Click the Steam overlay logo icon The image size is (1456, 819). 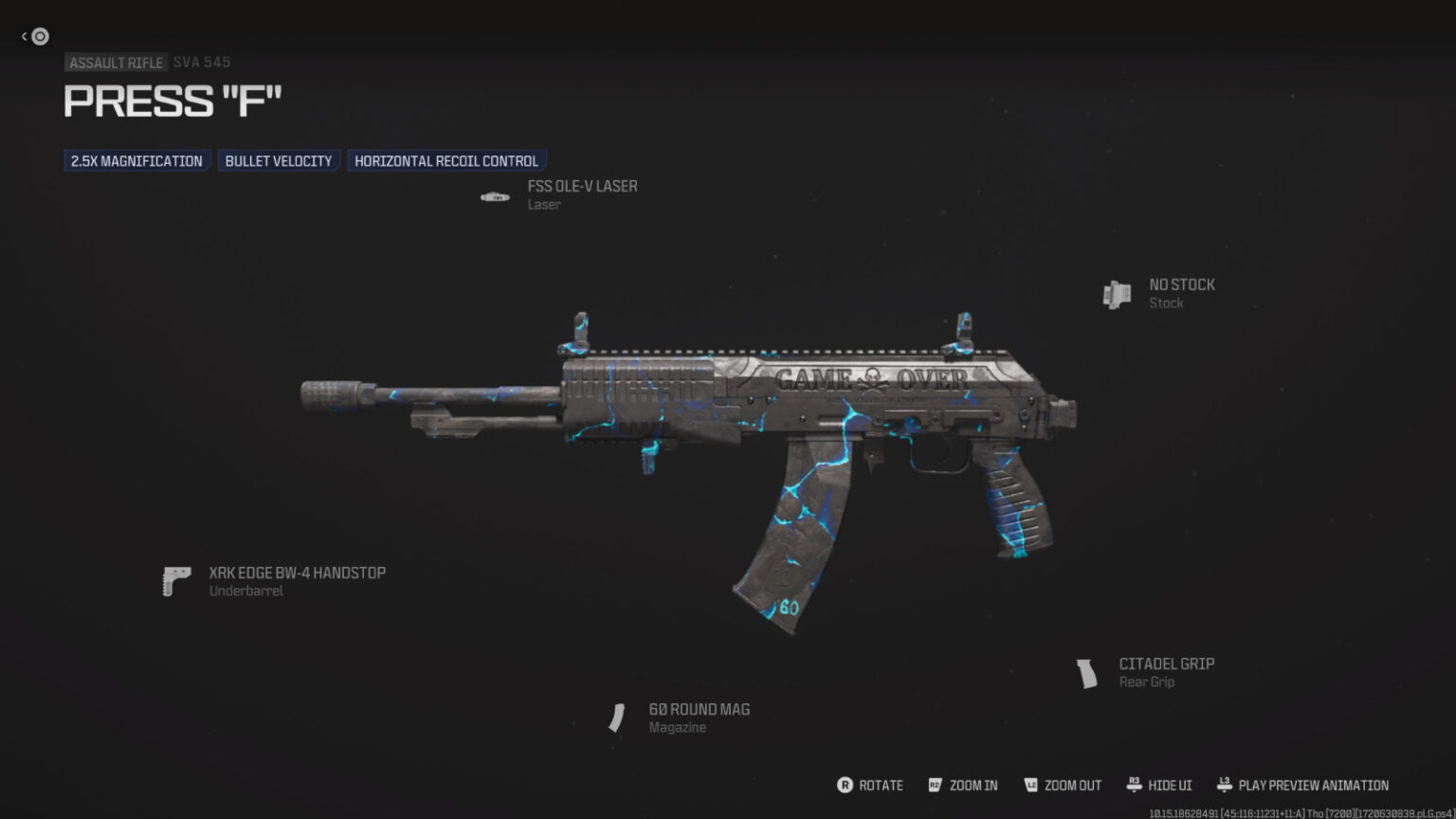click(x=39, y=36)
